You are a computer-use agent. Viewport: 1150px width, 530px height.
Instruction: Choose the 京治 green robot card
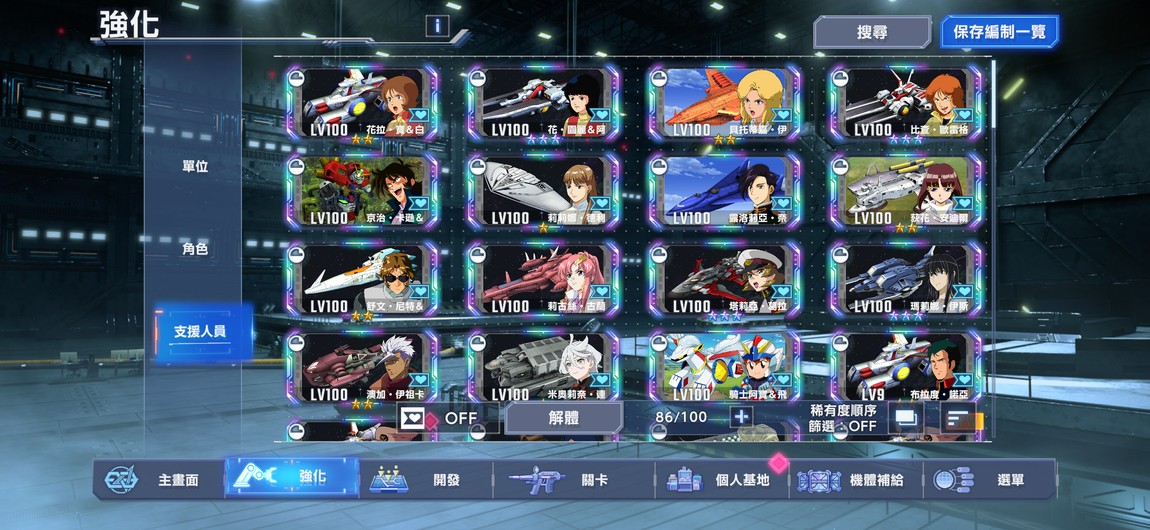[x=362, y=191]
